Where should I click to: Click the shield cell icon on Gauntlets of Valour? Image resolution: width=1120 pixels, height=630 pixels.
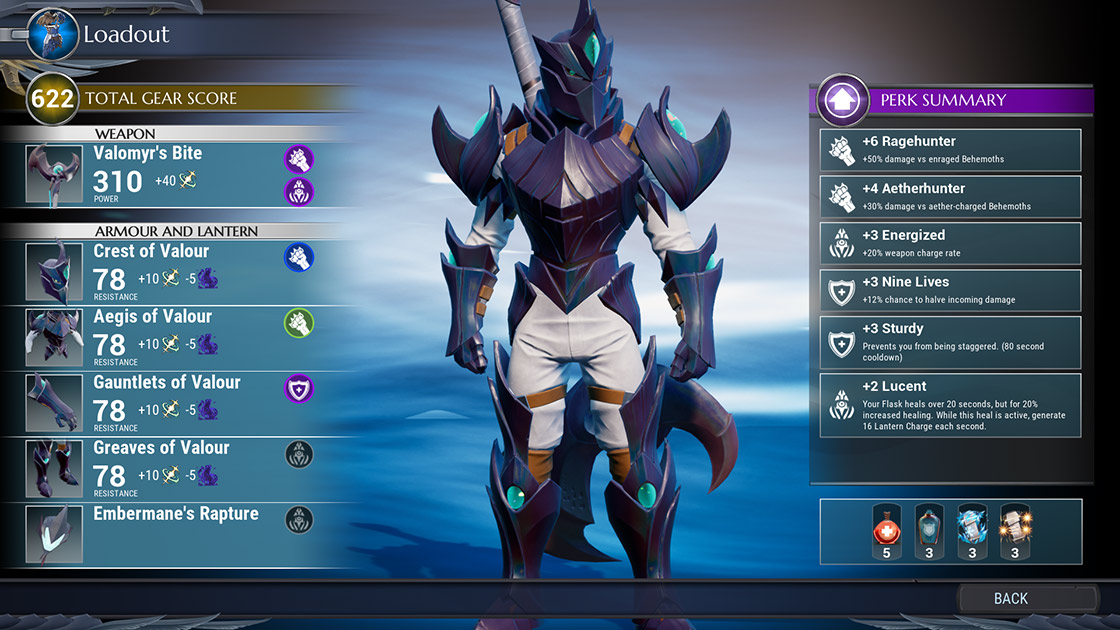[299, 388]
